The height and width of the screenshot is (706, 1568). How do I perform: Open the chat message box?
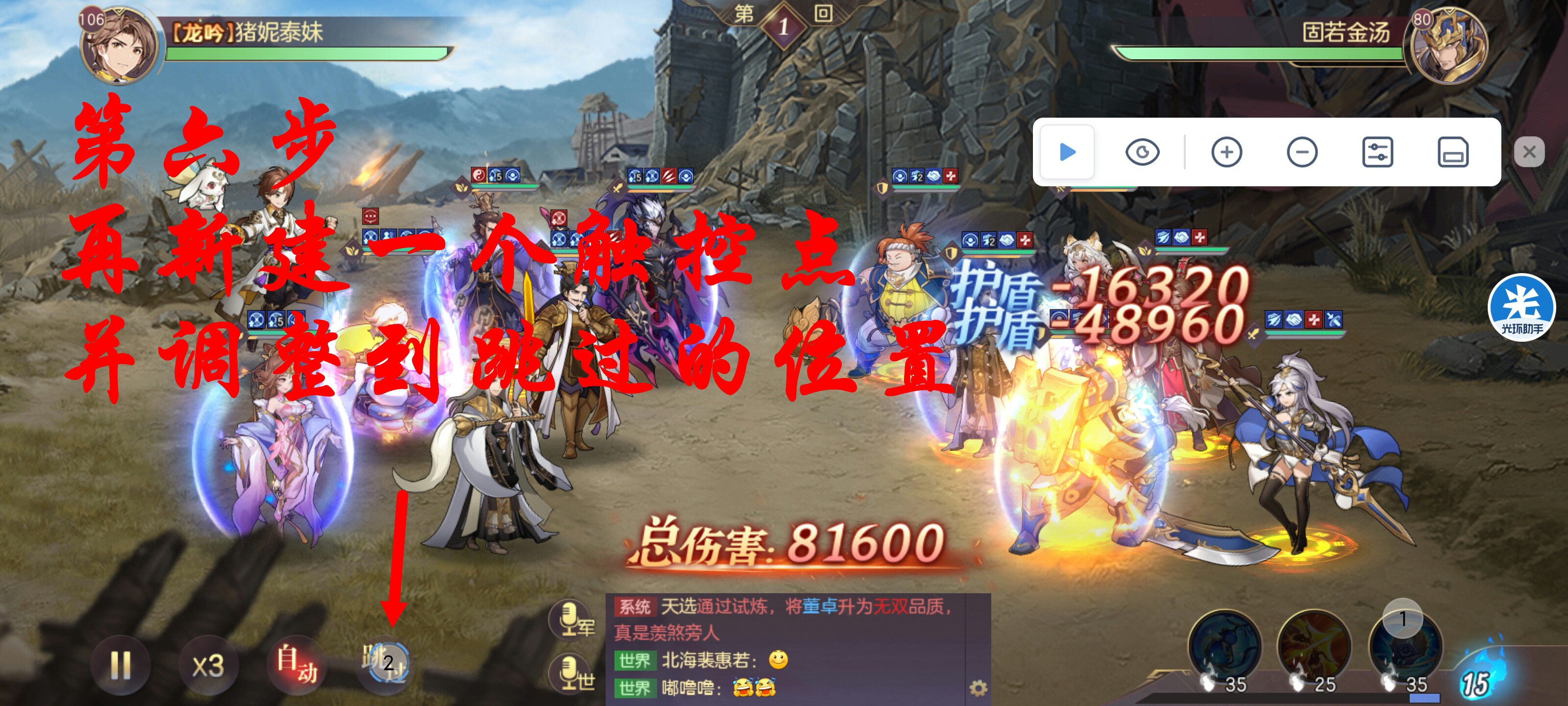785,646
